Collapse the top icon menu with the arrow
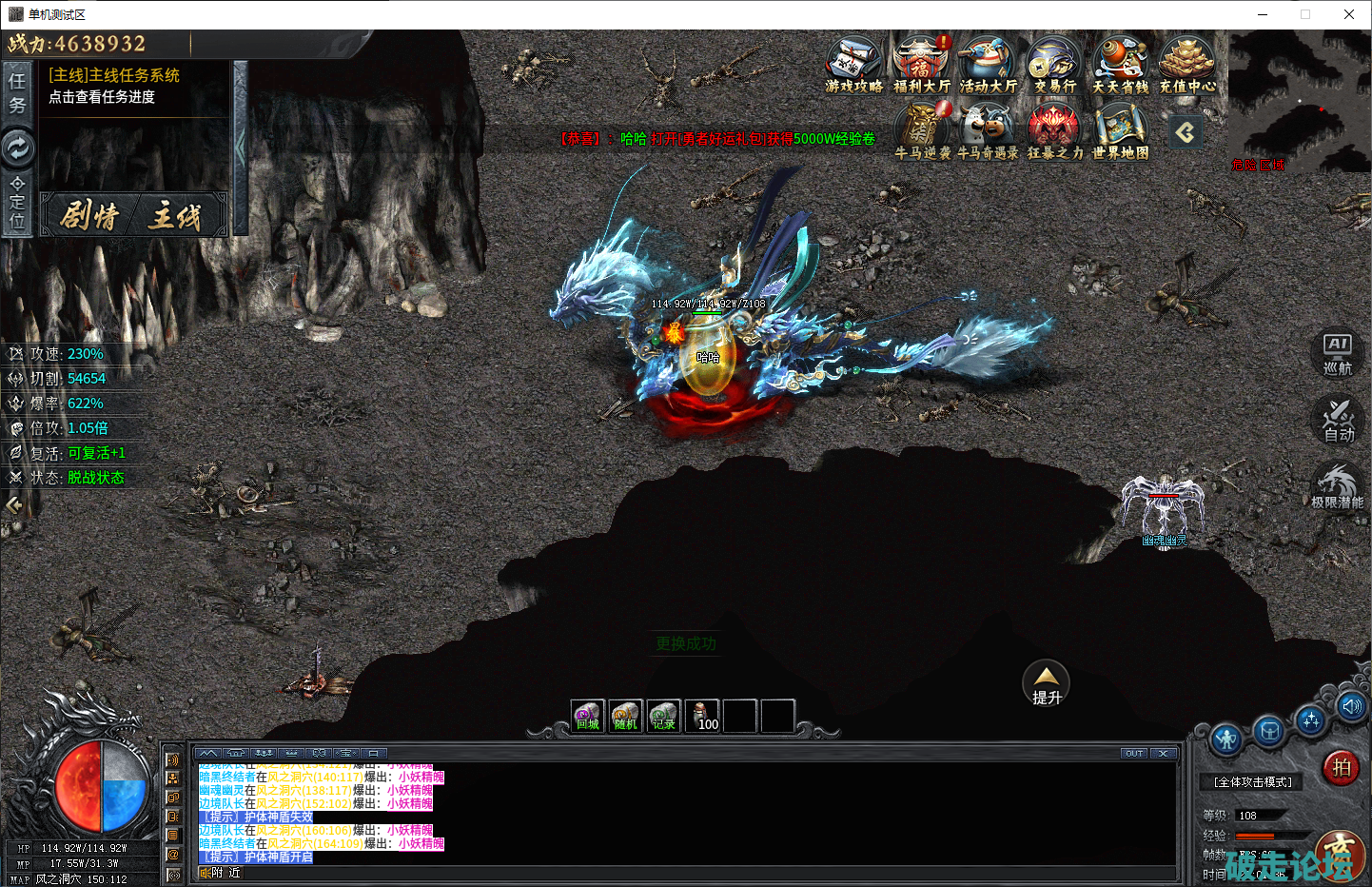1372x887 pixels. click(1186, 132)
